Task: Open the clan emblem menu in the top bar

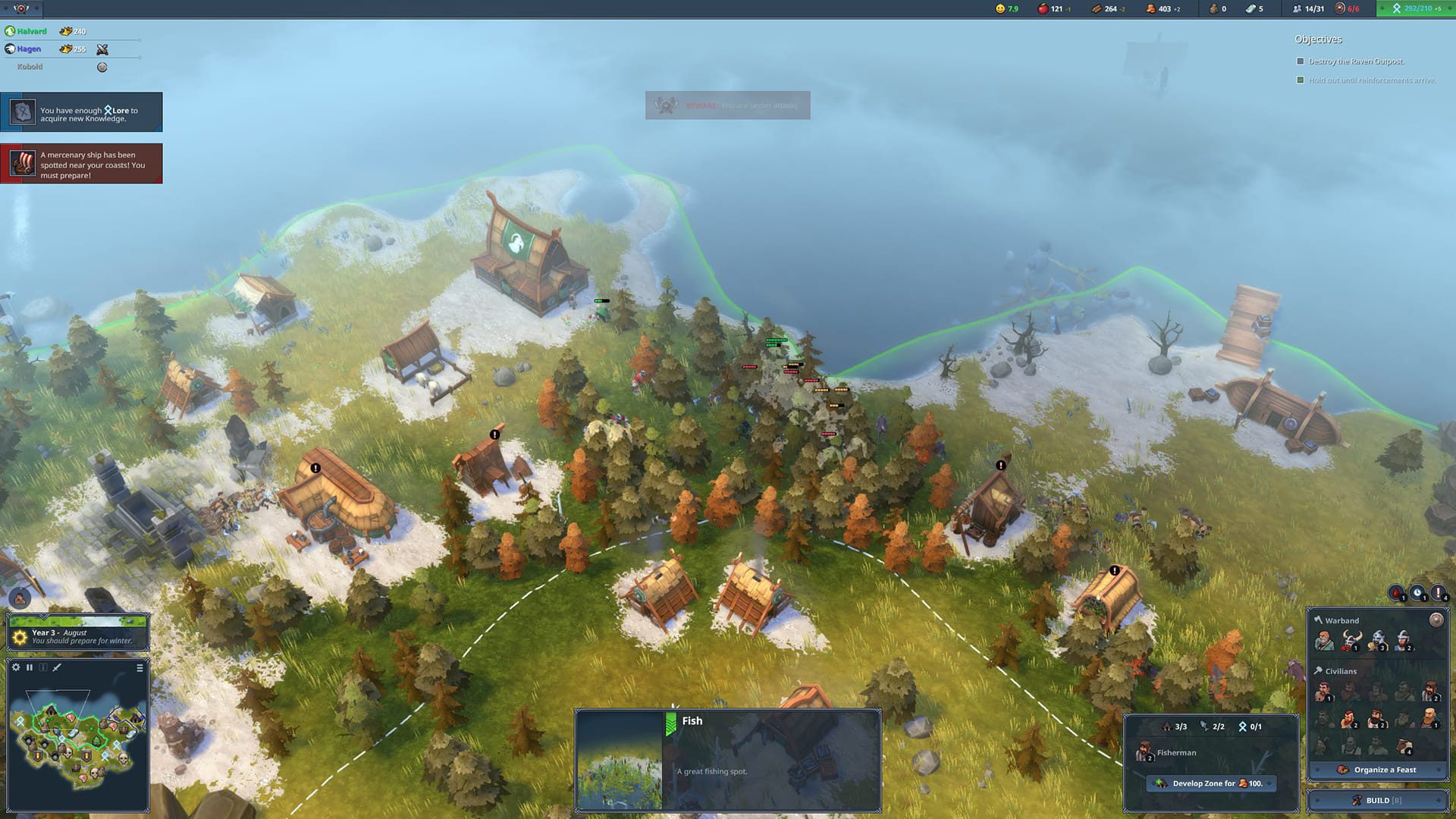Action: (21, 8)
